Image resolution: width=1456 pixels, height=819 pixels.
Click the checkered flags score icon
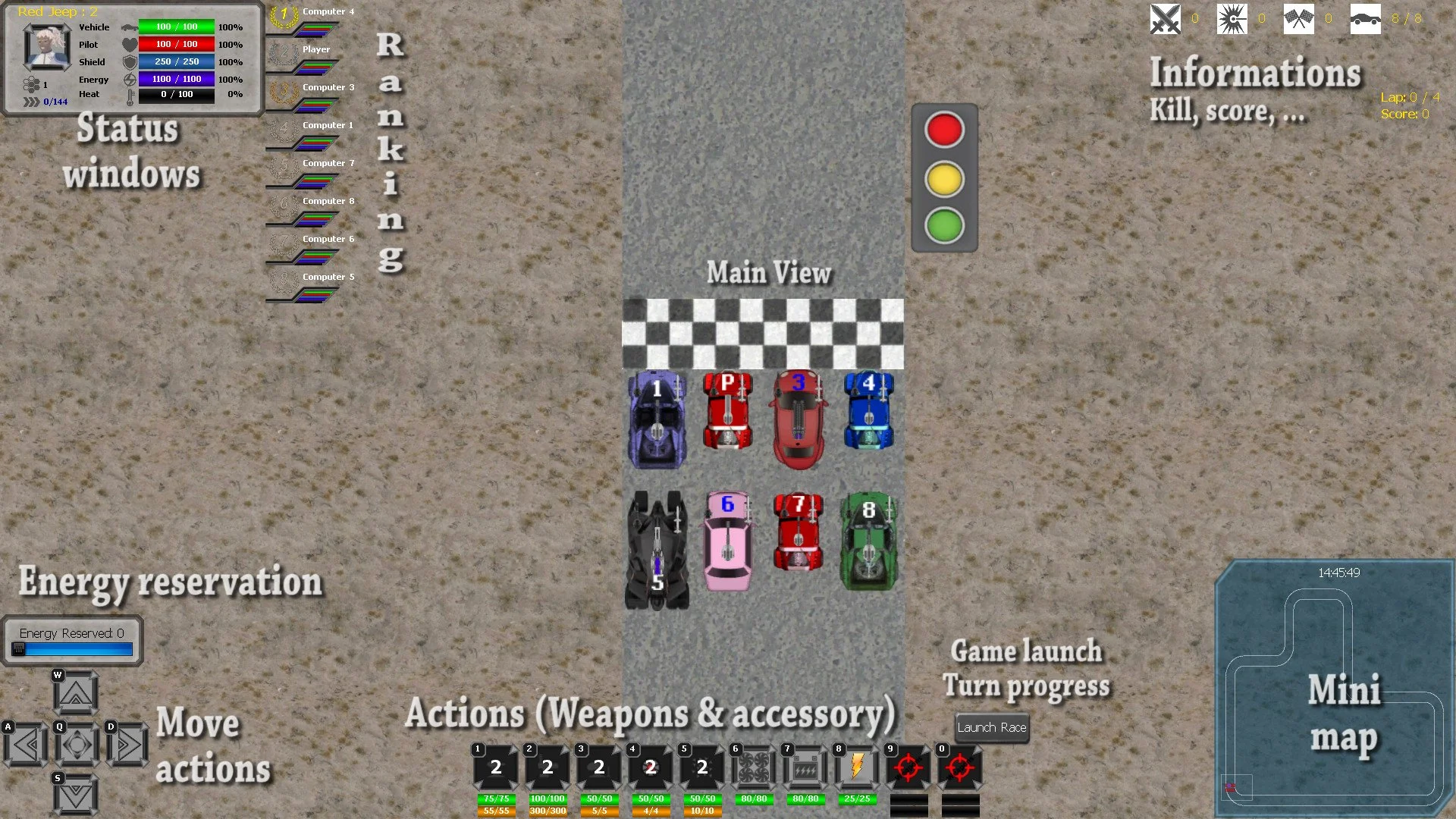point(1299,19)
